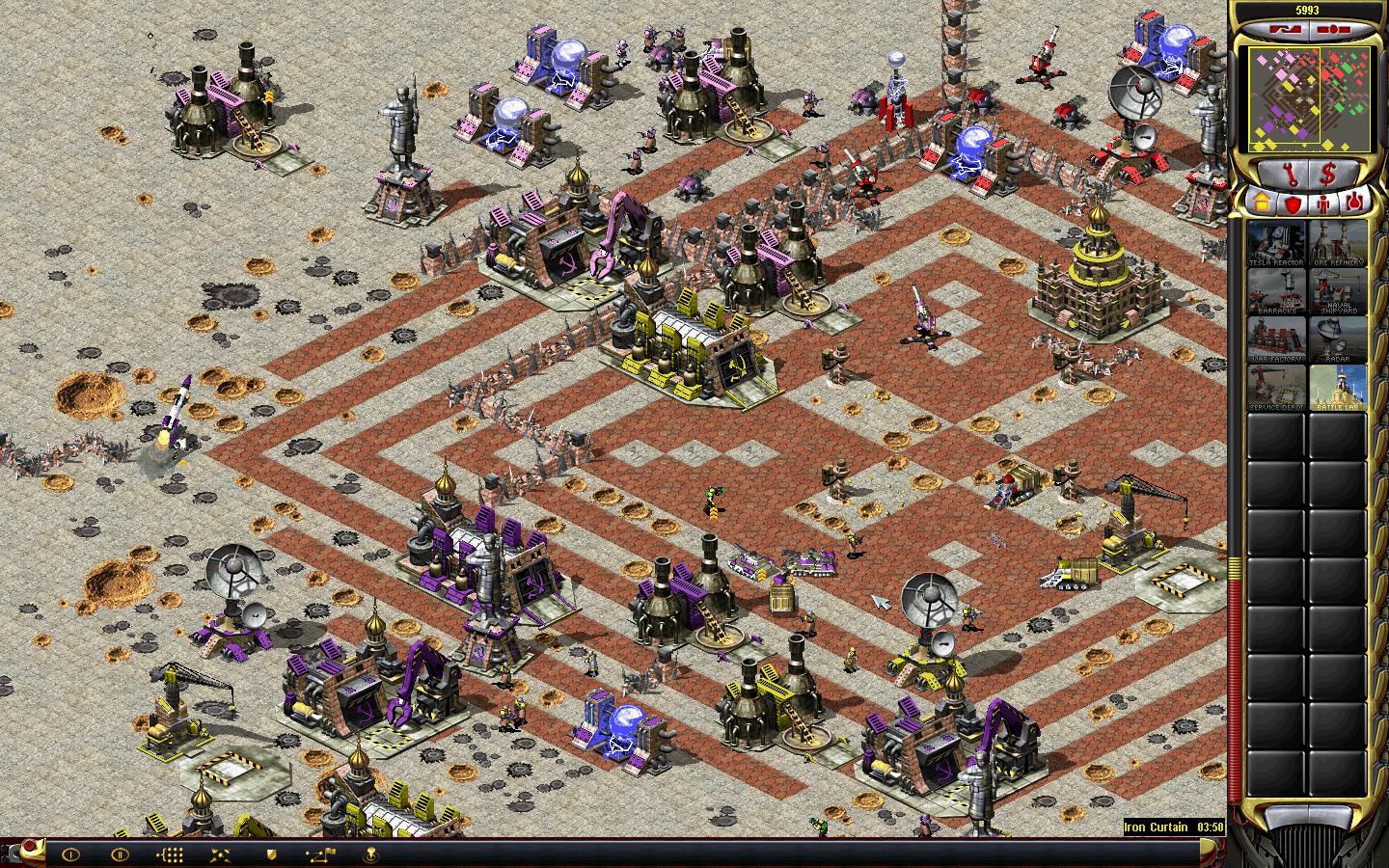Switch to the defenses shield tab
The image size is (1389, 868).
pos(1293,203)
